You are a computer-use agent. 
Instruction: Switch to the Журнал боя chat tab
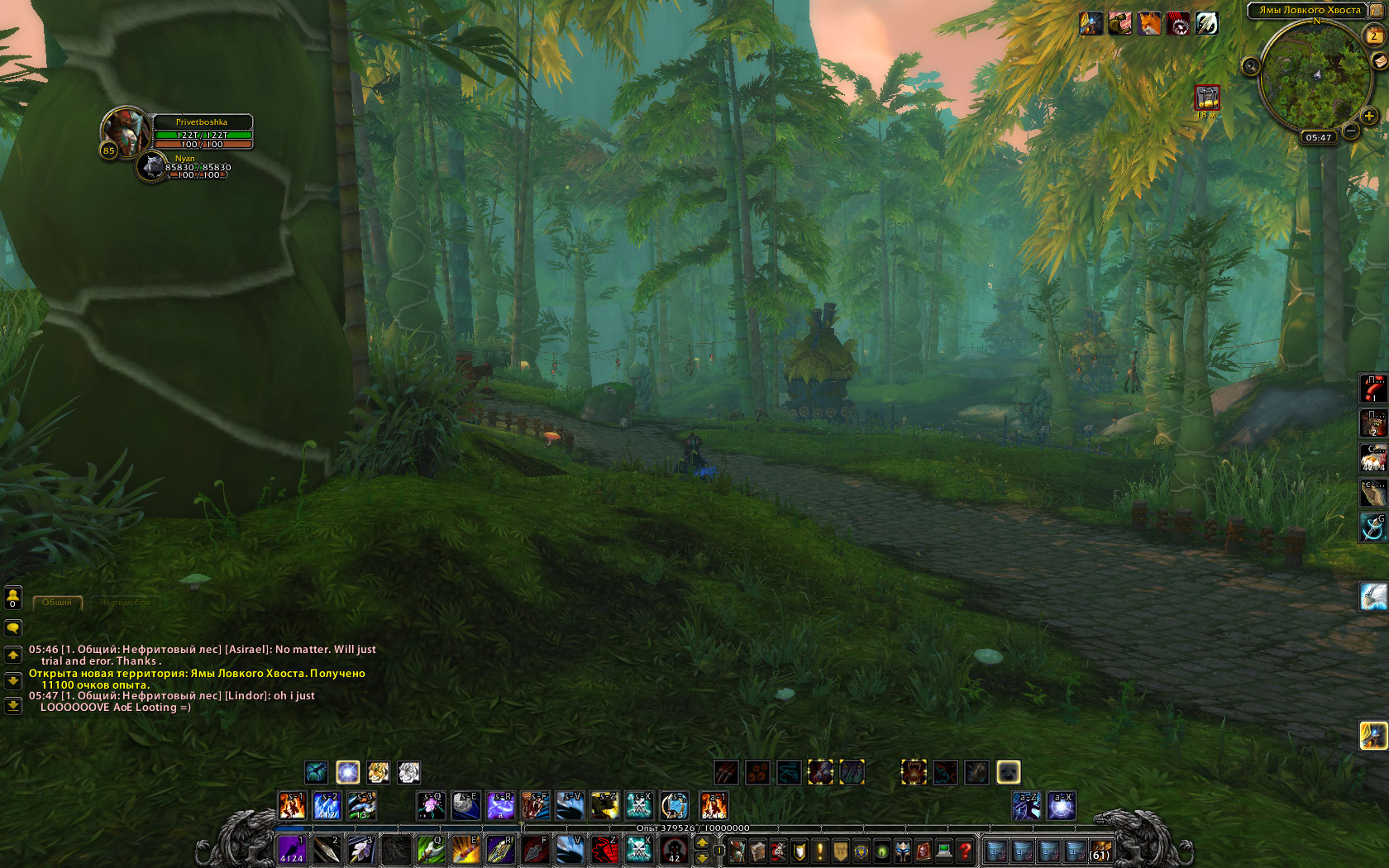click(125, 603)
